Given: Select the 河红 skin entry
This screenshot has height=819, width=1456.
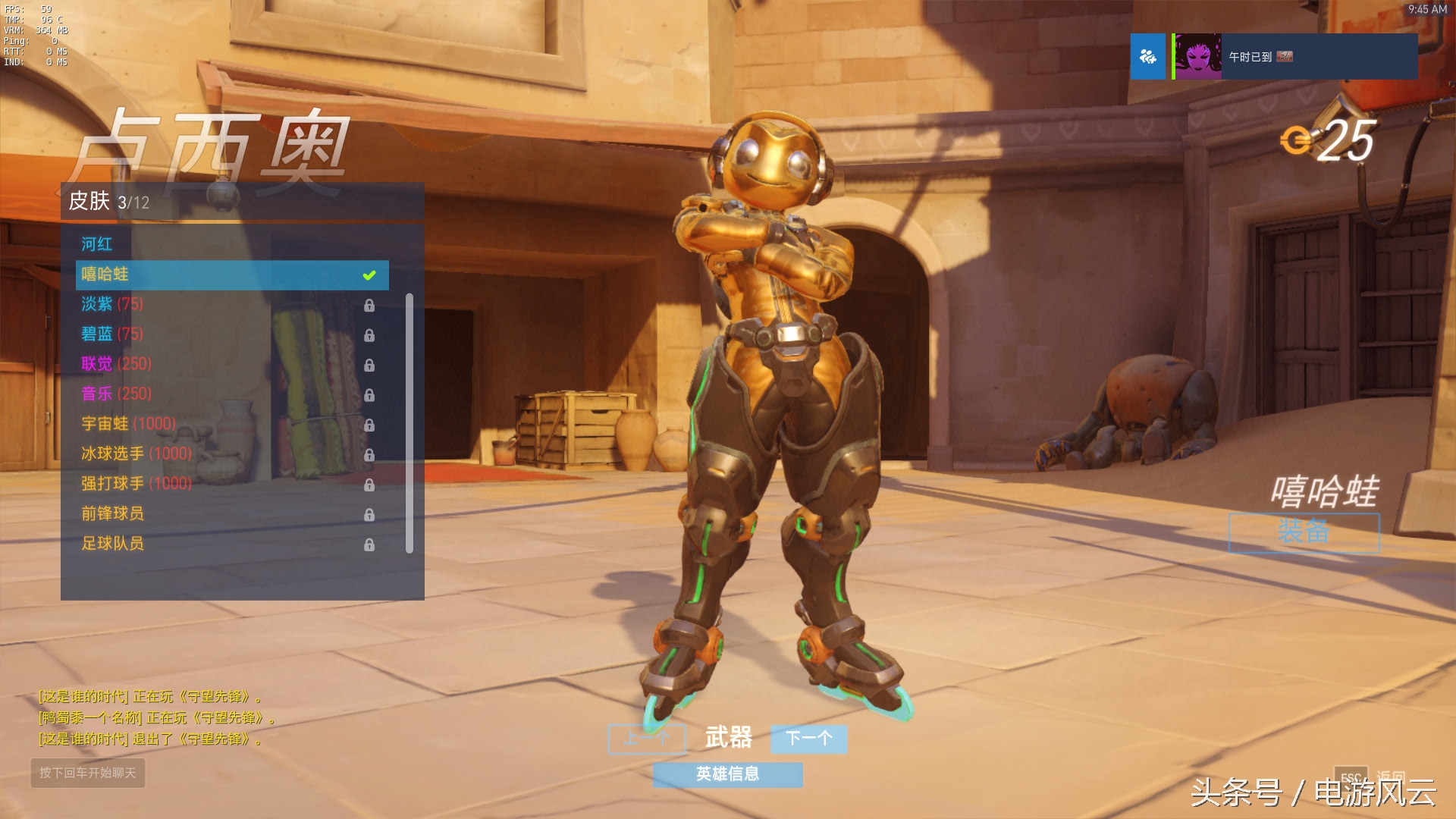Looking at the screenshot, I should pyautogui.click(x=97, y=244).
